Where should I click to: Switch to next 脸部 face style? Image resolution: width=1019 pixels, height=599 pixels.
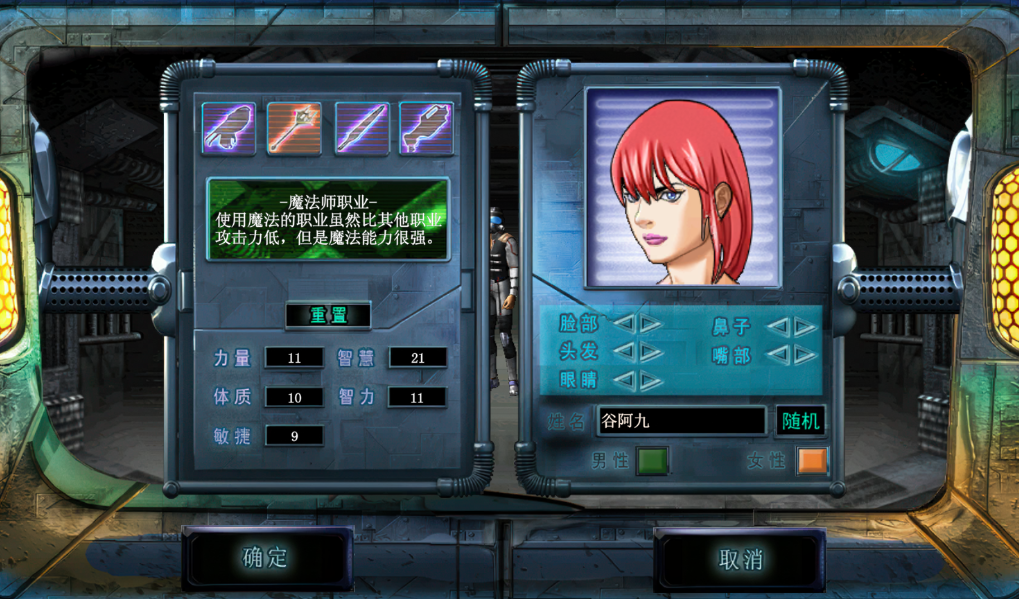(650, 324)
